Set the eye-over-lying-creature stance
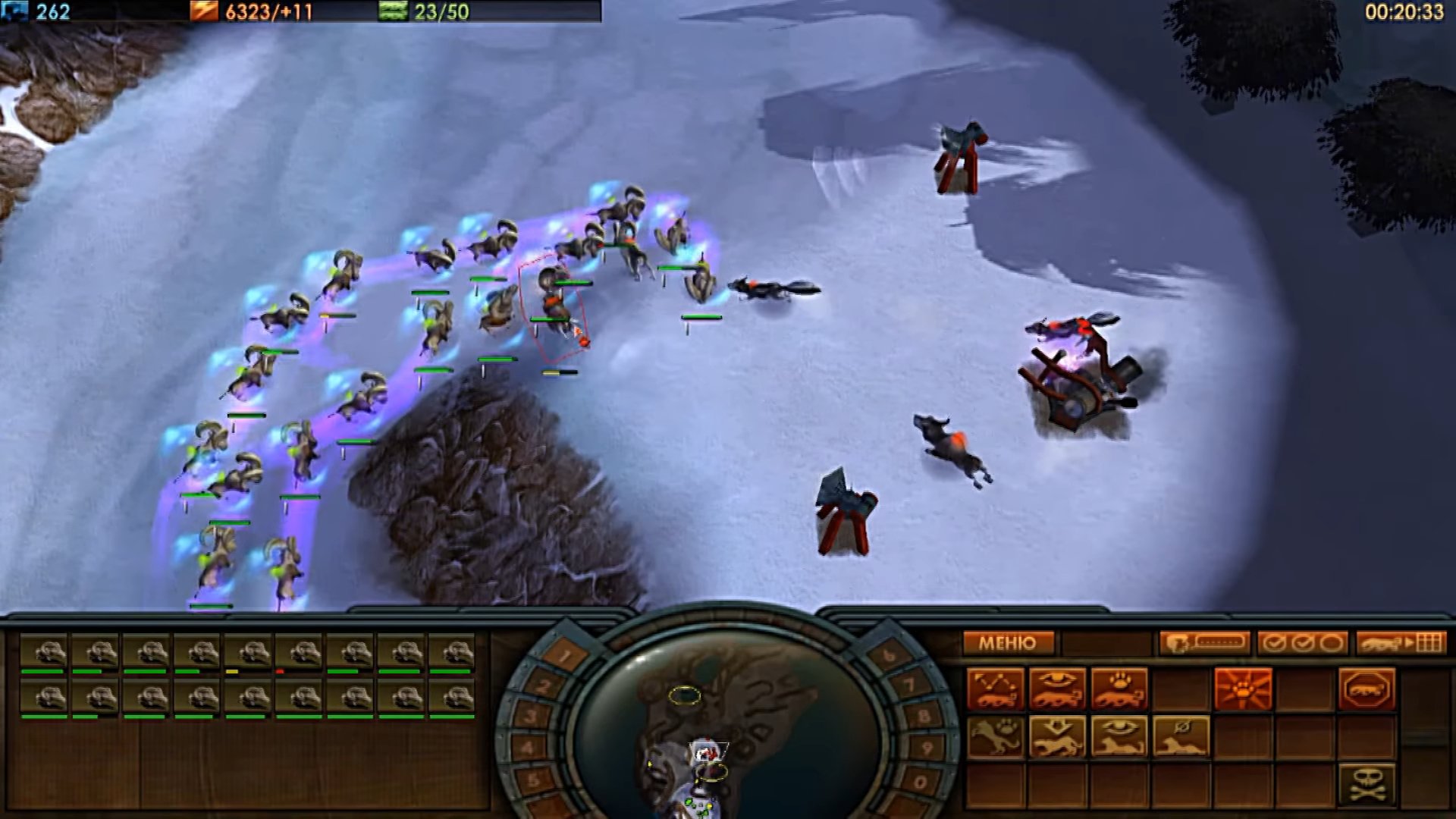The image size is (1456, 819). (1119, 736)
